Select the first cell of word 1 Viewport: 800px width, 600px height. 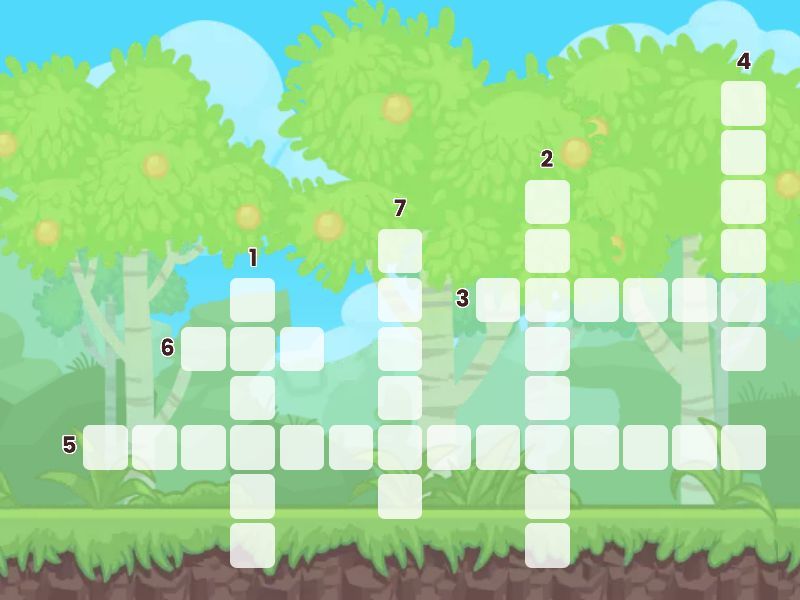(252, 300)
